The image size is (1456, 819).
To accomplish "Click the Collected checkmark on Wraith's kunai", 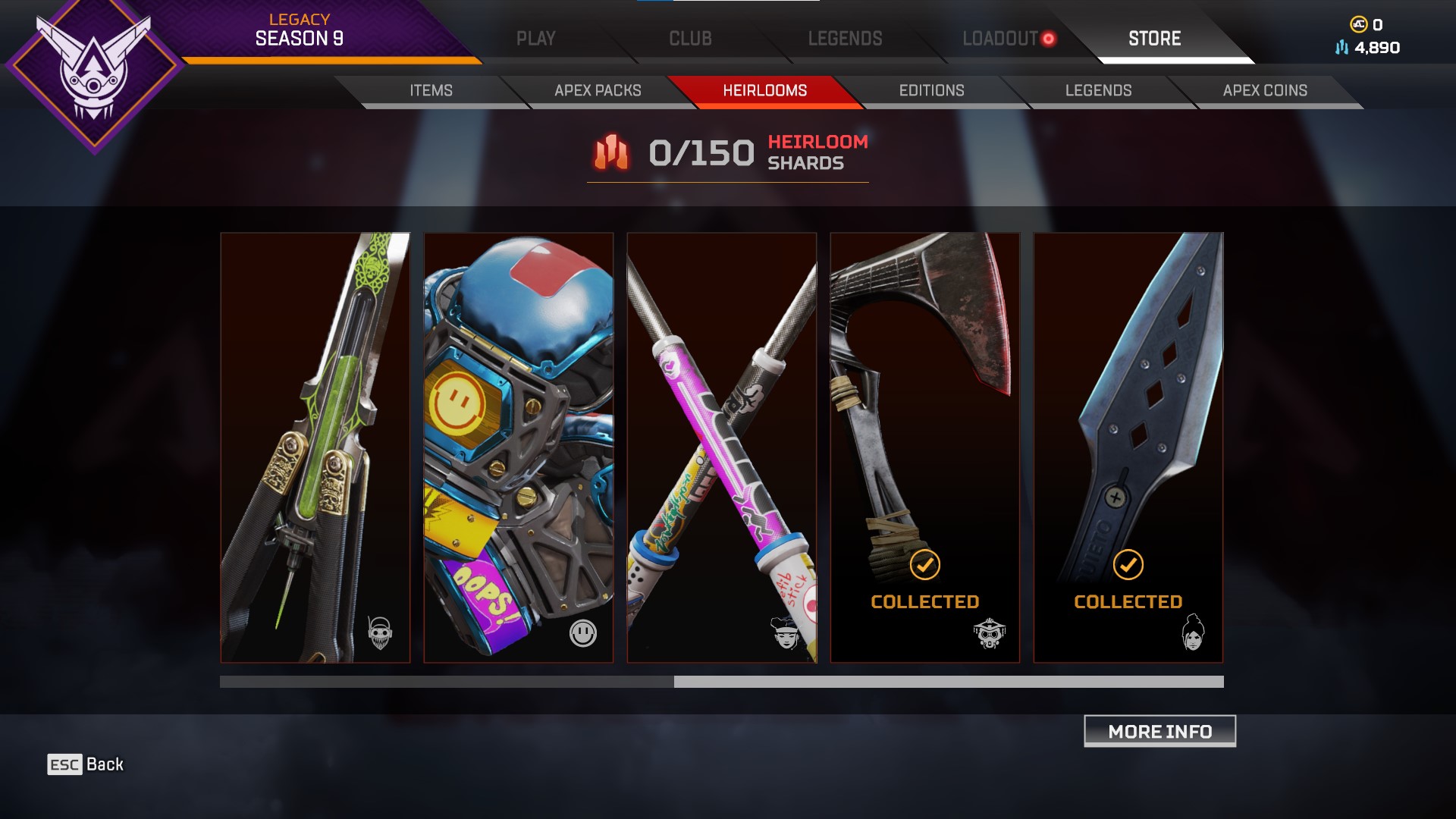I will (1128, 564).
